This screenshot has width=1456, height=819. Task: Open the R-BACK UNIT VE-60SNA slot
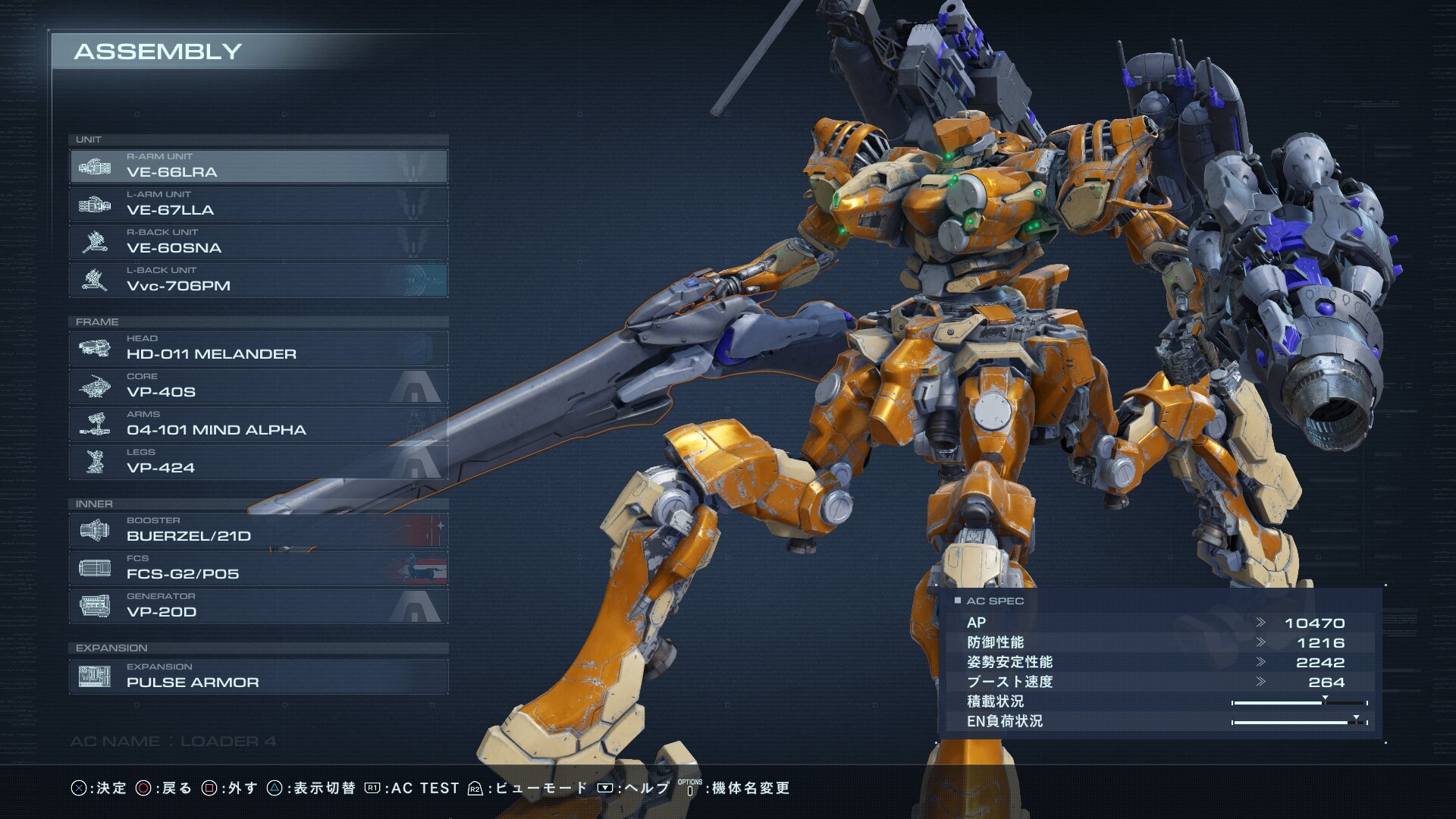pyautogui.click(x=258, y=242)
